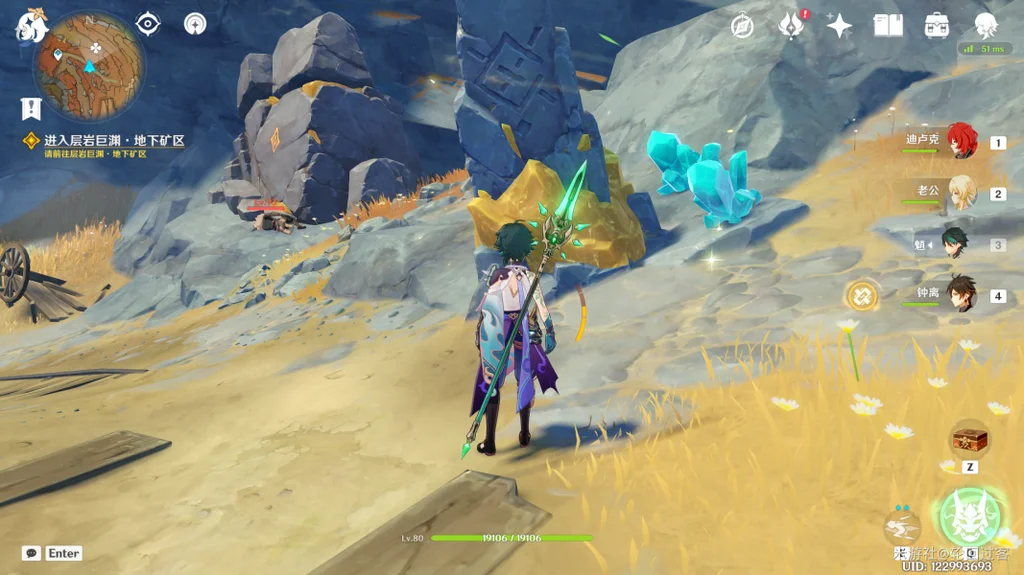Open the map from the minimap
Image resolution: width=1024 pixels, height=575 pixels.
[88, 66]
